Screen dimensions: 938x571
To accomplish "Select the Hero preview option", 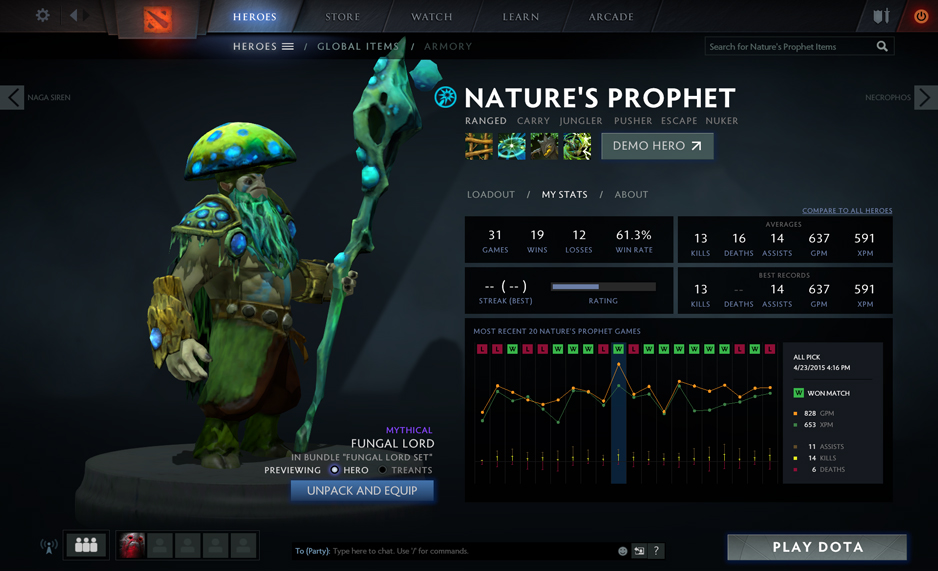I will (335, 470).
